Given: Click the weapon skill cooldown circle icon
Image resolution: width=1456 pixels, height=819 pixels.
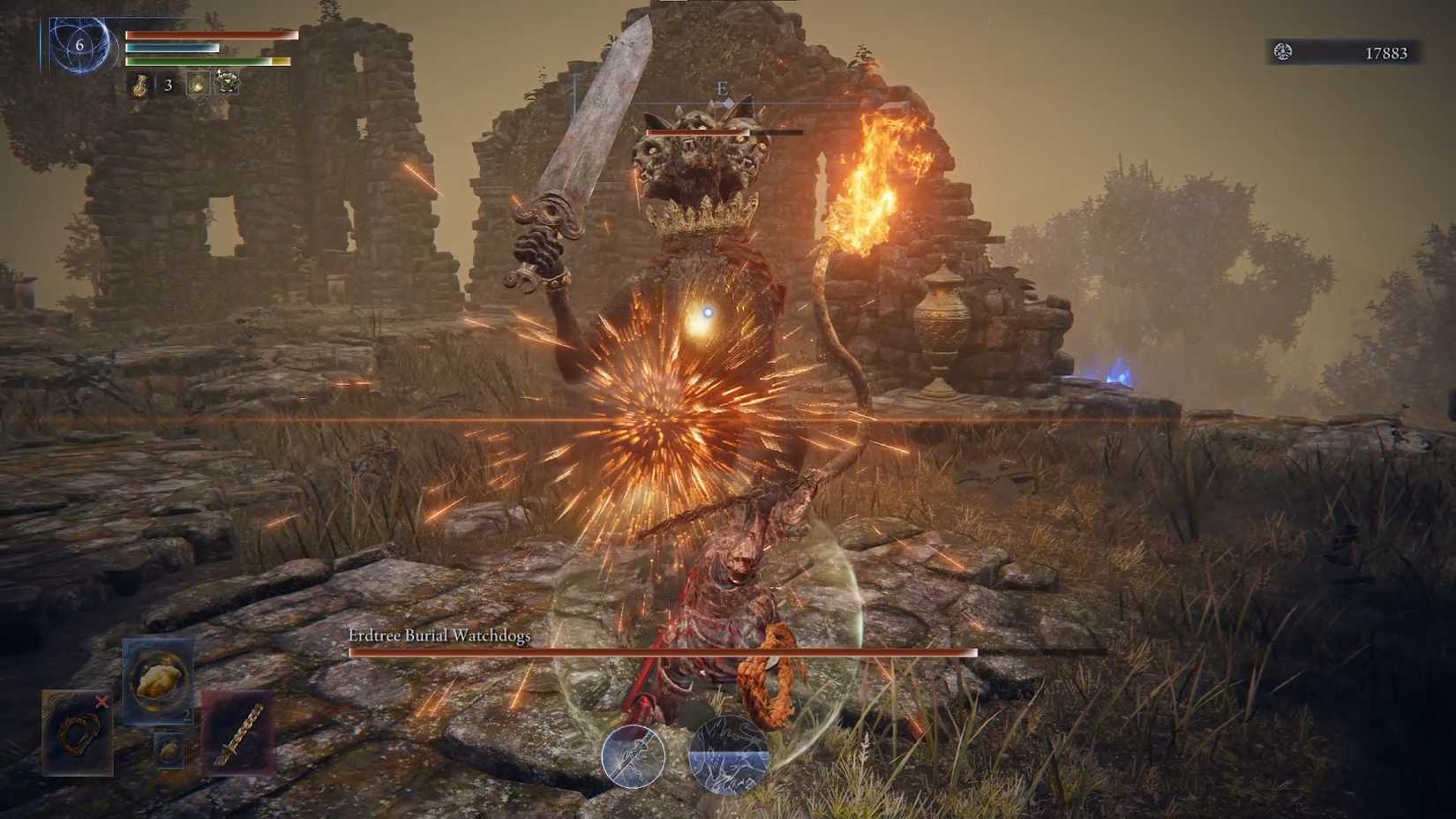Looking at the screenshot, I should pyautogui.click(x=634, y=758).
